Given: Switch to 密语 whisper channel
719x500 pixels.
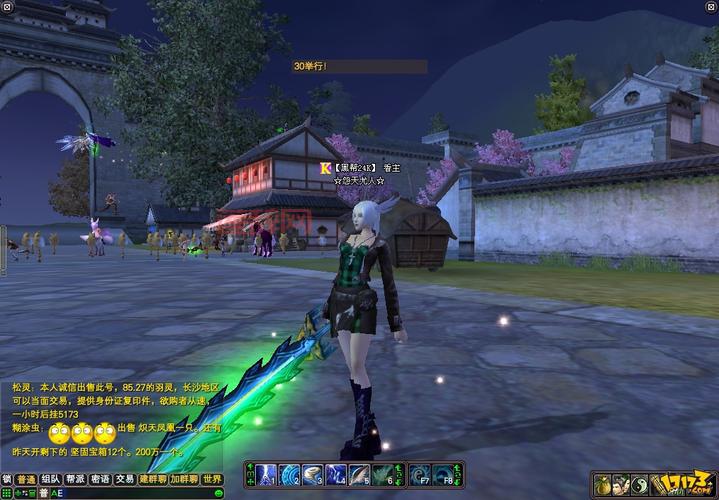Looking at the screenshot, I should pos(100,479).
